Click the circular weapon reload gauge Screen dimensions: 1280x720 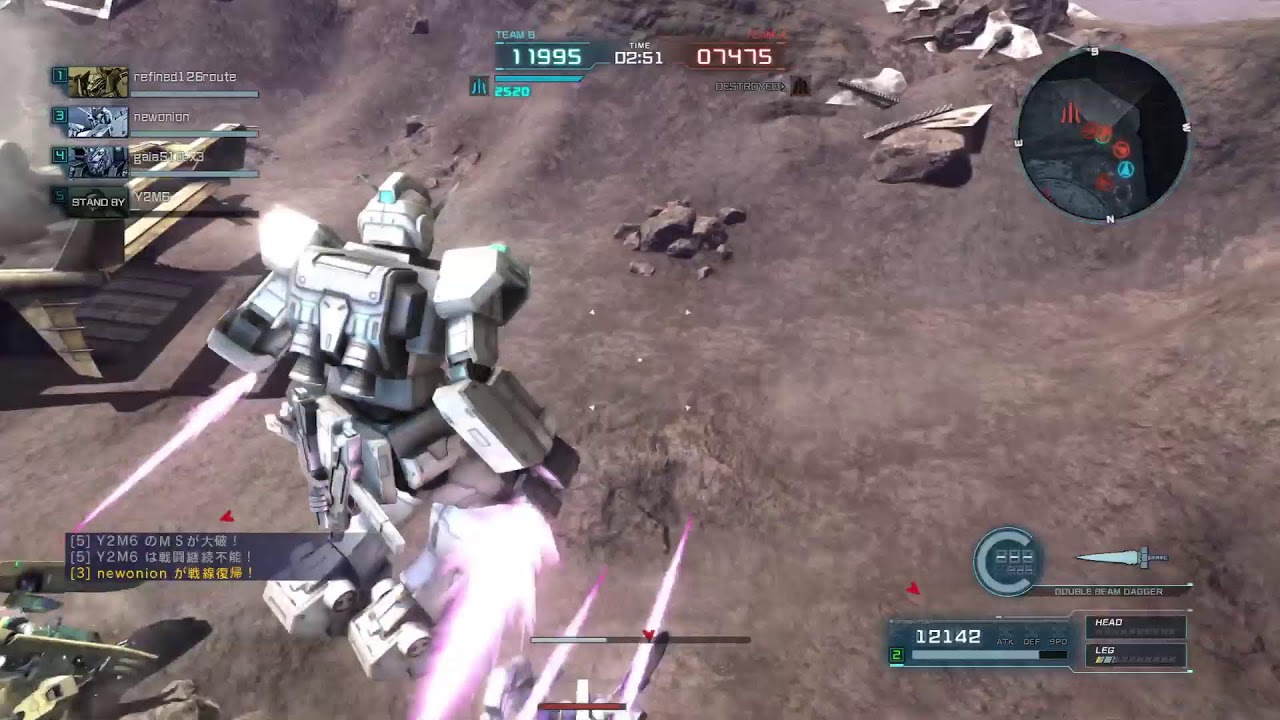(1008, 561)
